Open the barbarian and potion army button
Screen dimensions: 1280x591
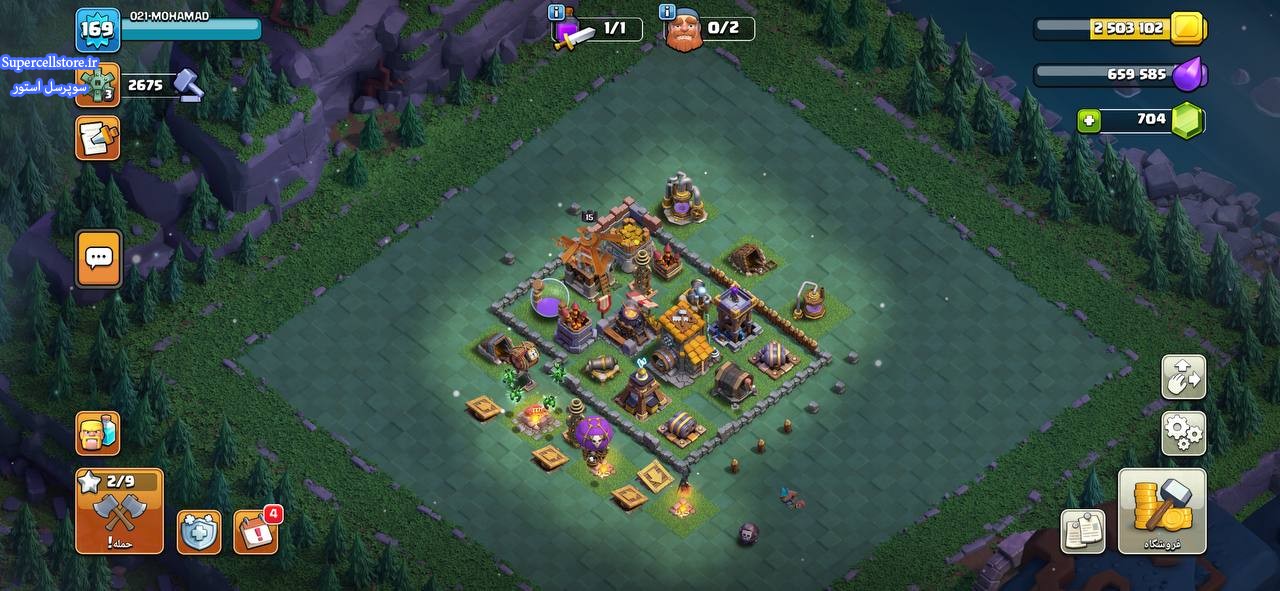[x=97, y=433]
